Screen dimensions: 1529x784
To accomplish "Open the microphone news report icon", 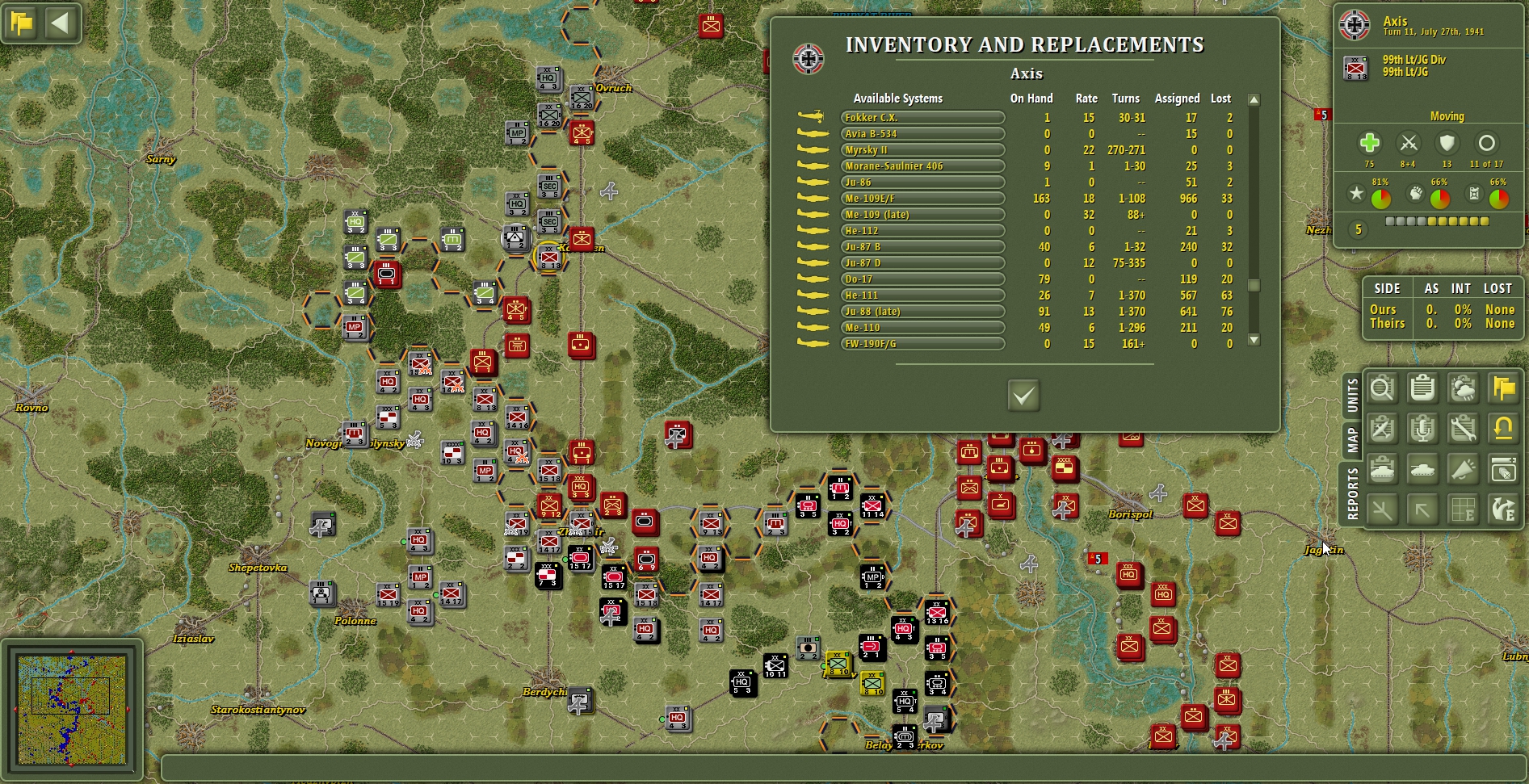I will tap(1422, 429).
